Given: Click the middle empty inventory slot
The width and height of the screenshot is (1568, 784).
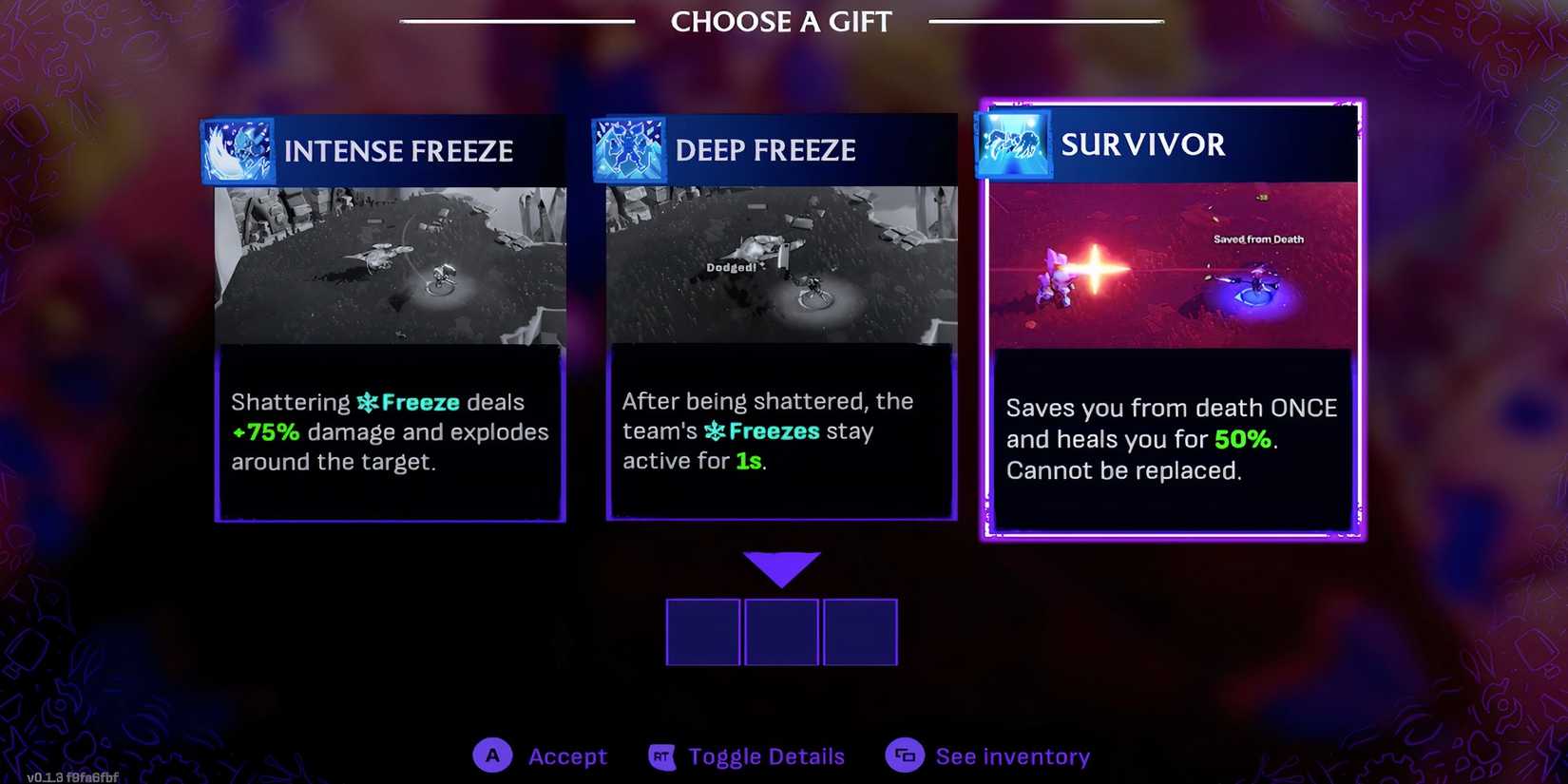Looking at the screenshot, I should pyautogui.click(x=782, y=631).
